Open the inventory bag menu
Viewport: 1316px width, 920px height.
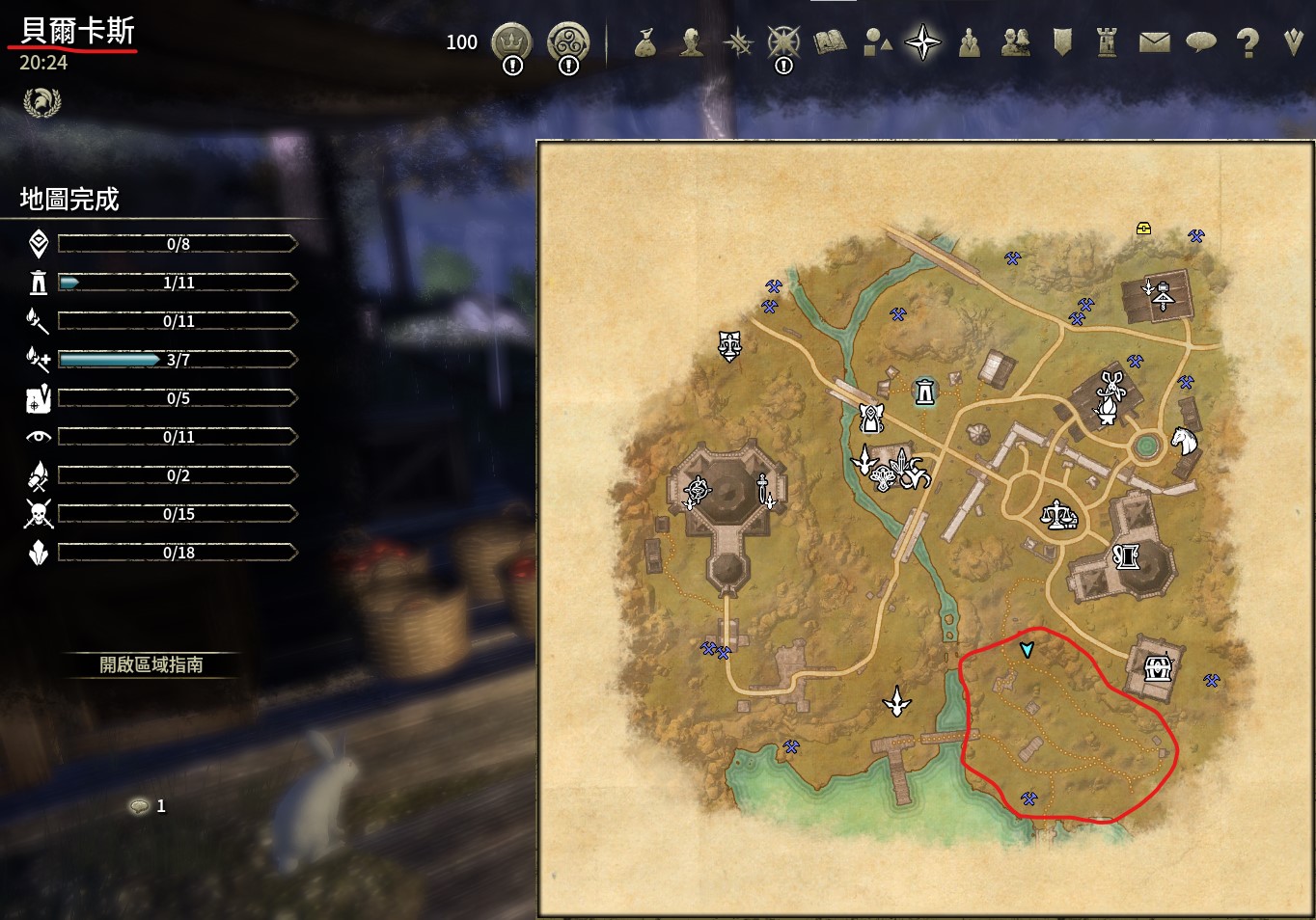click(645, 42)
